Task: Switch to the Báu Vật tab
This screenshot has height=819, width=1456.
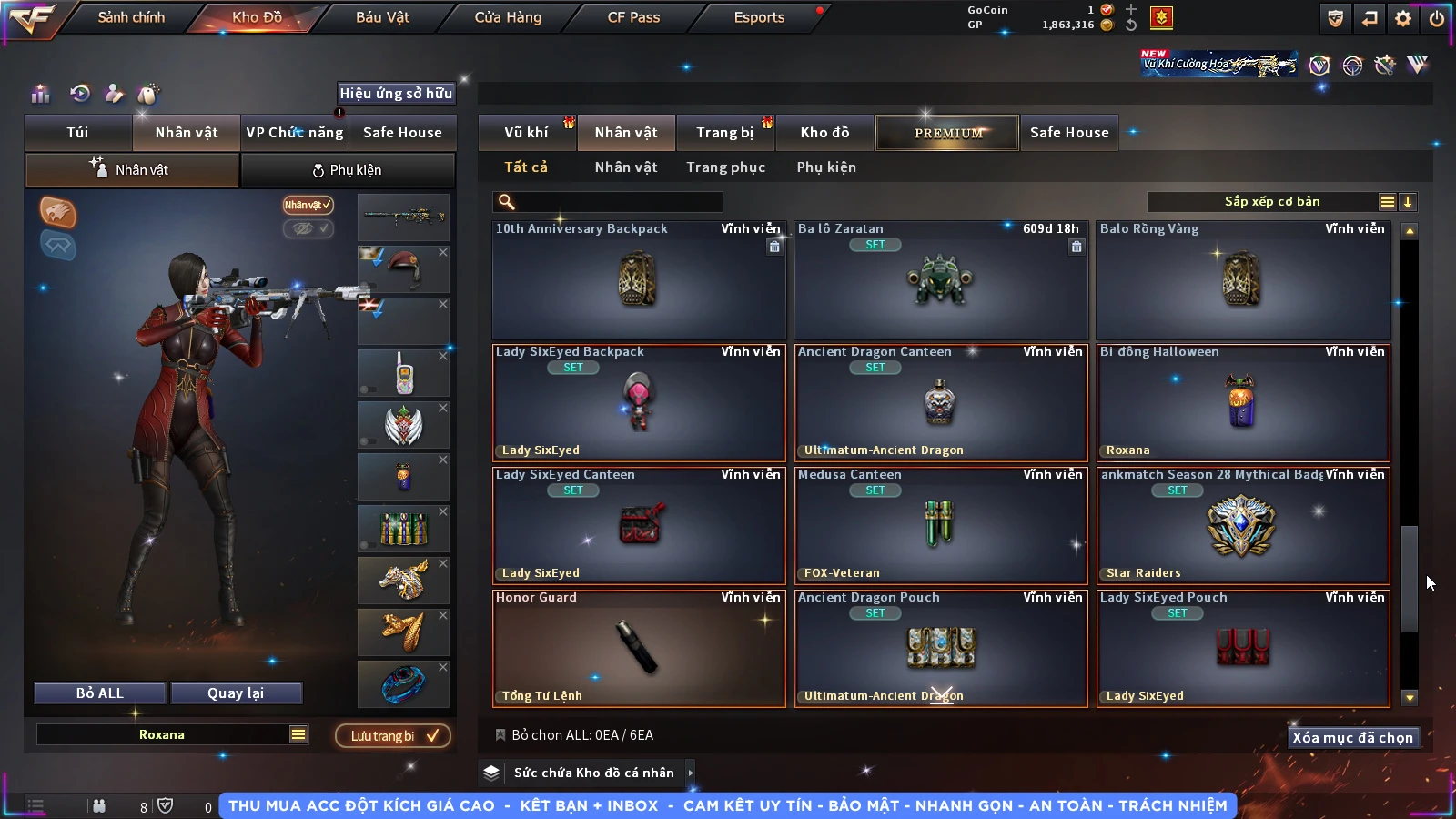Action: pyautogui.click(x=382, y=17)
